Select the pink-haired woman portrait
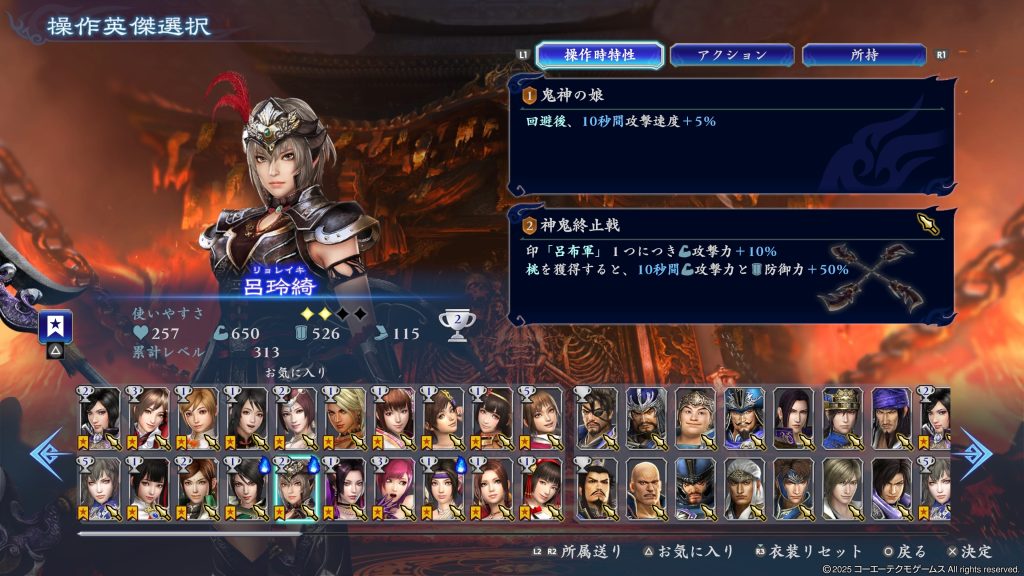This screenshot has height=576, width=1024. point(394,487)
